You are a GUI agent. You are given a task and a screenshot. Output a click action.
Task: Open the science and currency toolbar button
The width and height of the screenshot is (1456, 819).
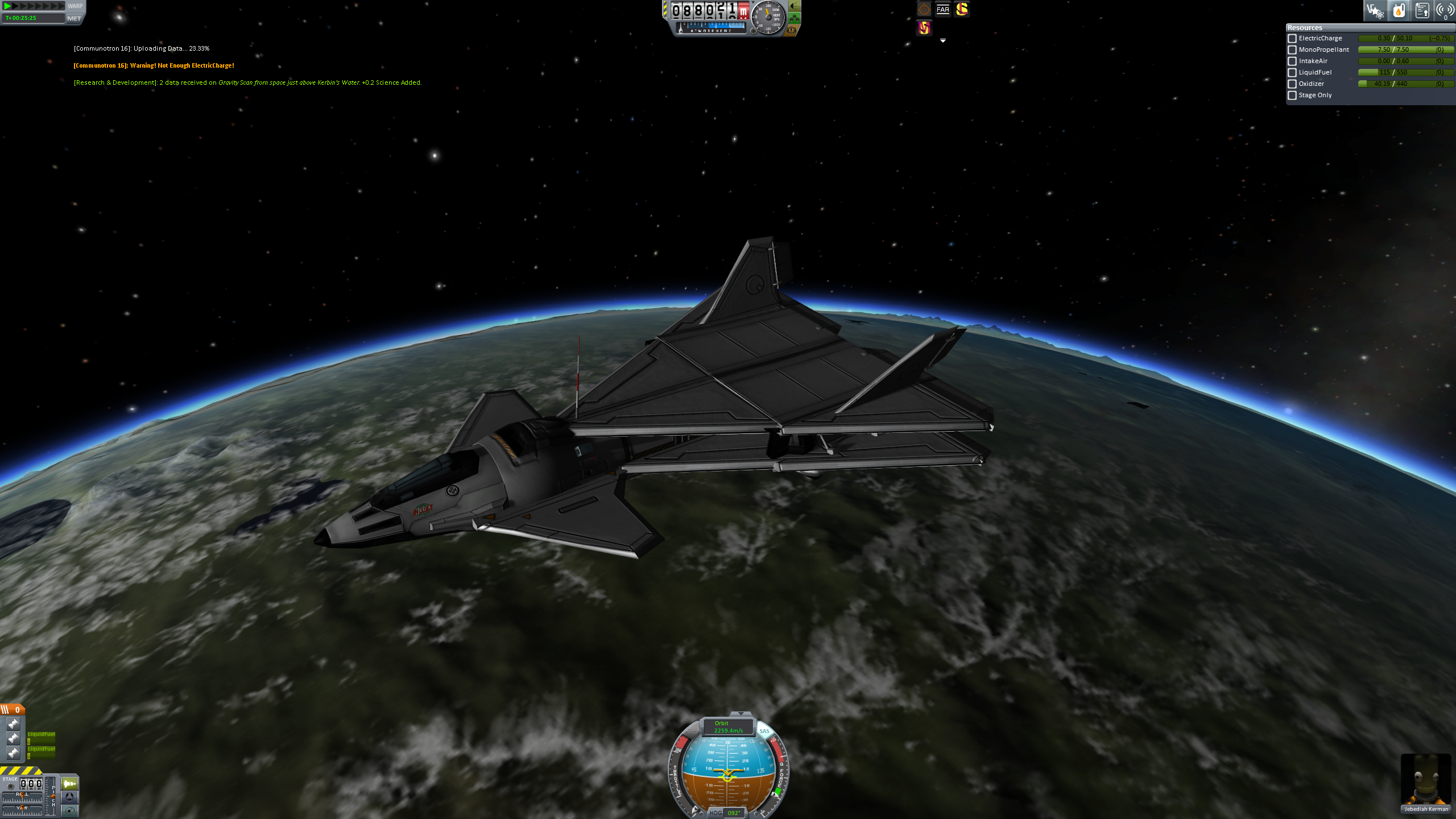(x=1375, y=10)
